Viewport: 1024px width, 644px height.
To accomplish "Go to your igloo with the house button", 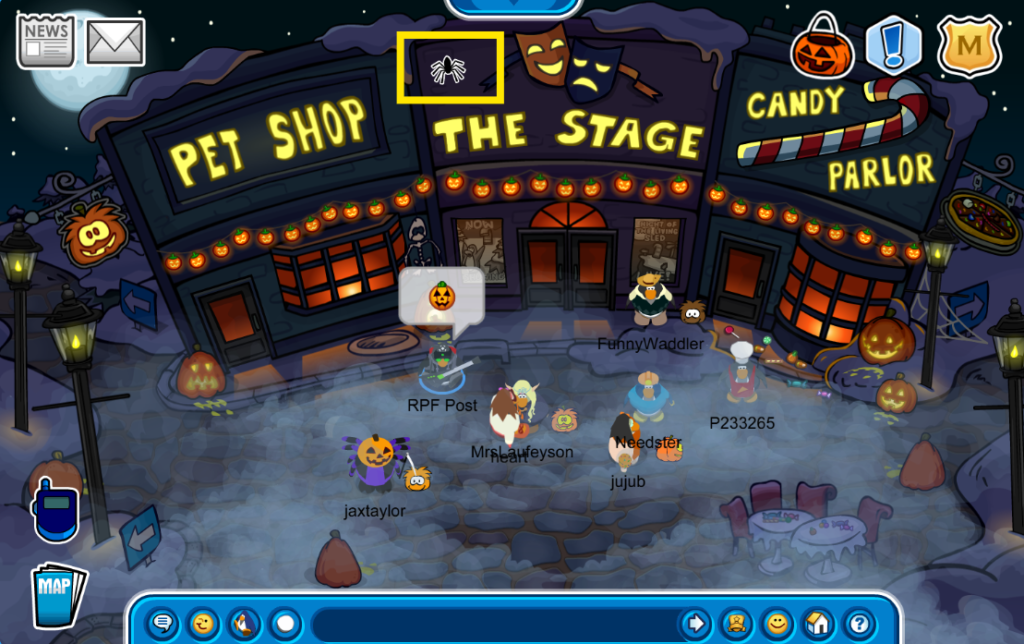I will [x=817, y=624].
